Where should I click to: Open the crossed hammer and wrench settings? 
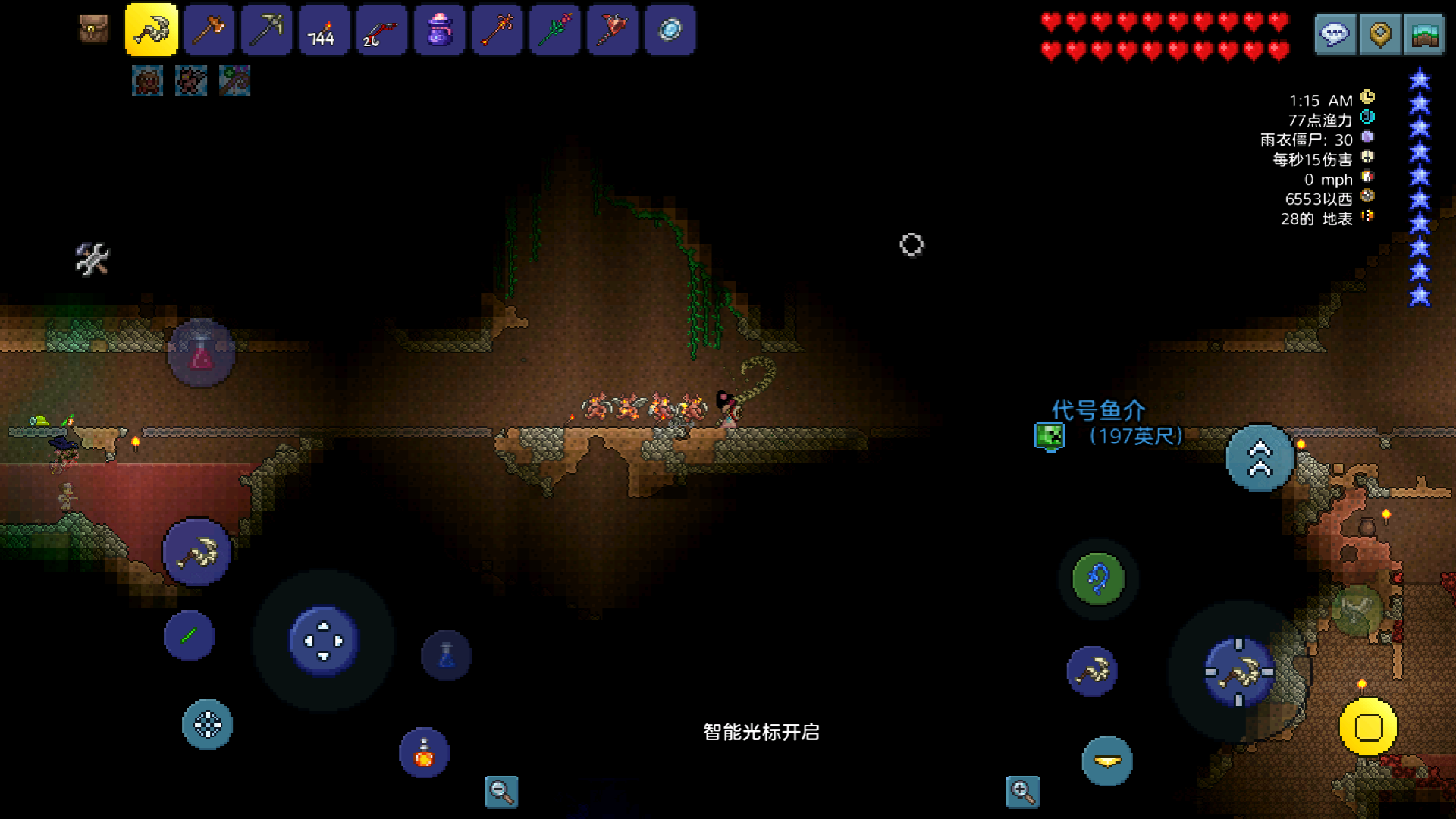(x=93, y=259)
